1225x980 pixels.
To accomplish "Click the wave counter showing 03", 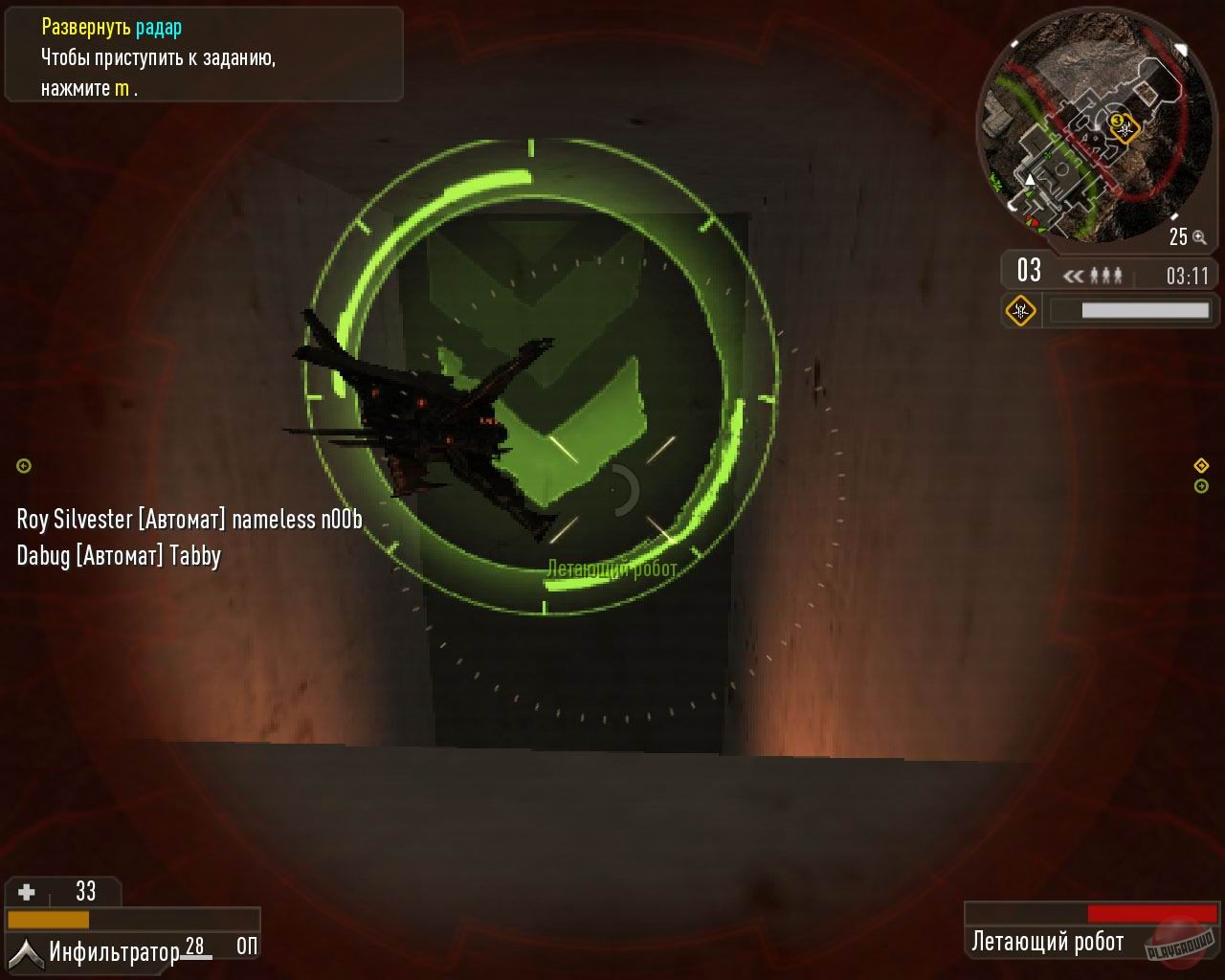I will point(1029,271).
